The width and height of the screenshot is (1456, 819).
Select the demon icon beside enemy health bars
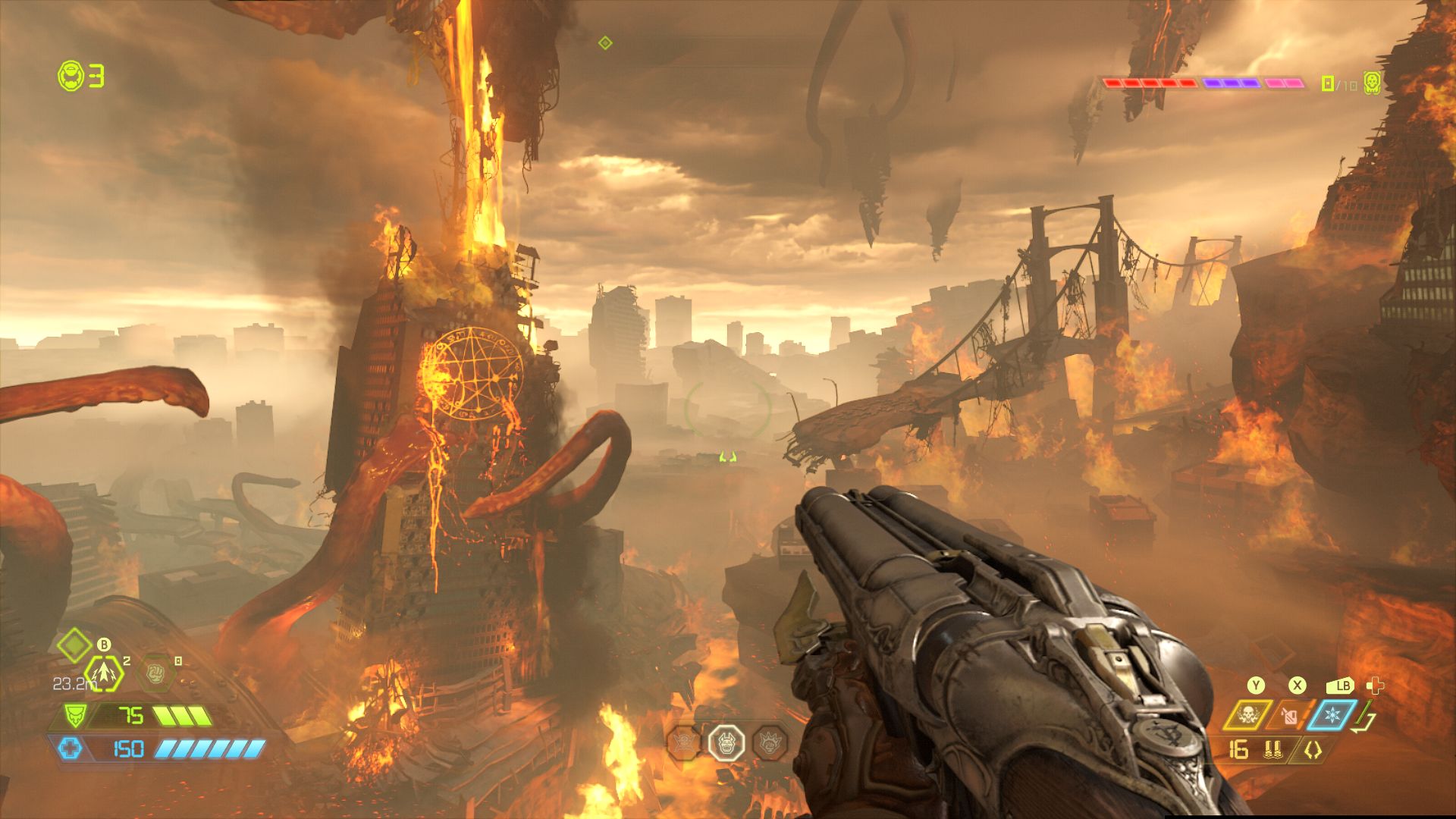tap(1372, 83)
